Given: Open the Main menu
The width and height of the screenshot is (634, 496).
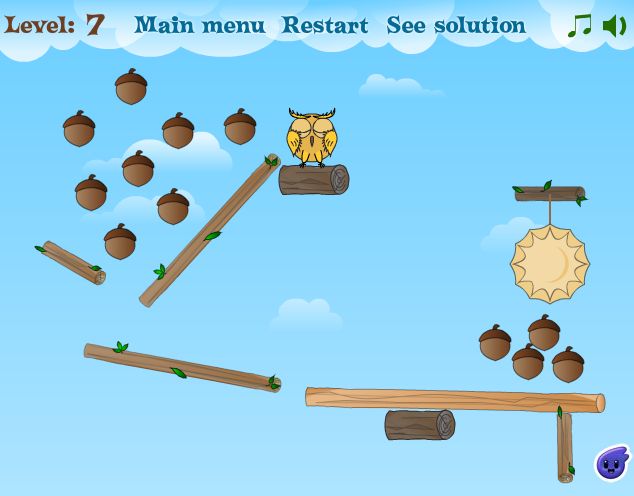Looking at the screenshot, I should (x=200, y=25).
